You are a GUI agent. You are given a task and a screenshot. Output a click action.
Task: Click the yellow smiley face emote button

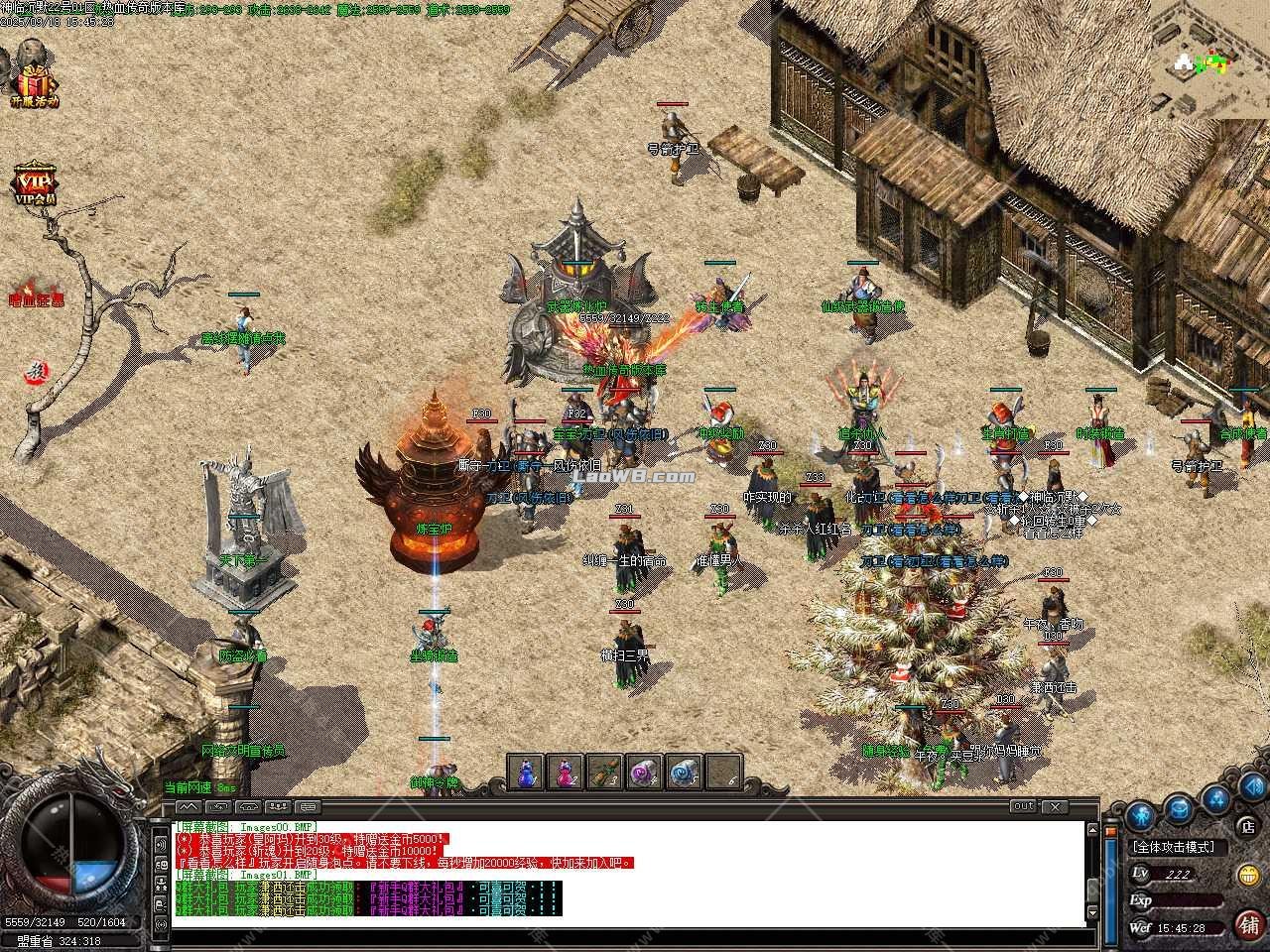point(1247,875)
